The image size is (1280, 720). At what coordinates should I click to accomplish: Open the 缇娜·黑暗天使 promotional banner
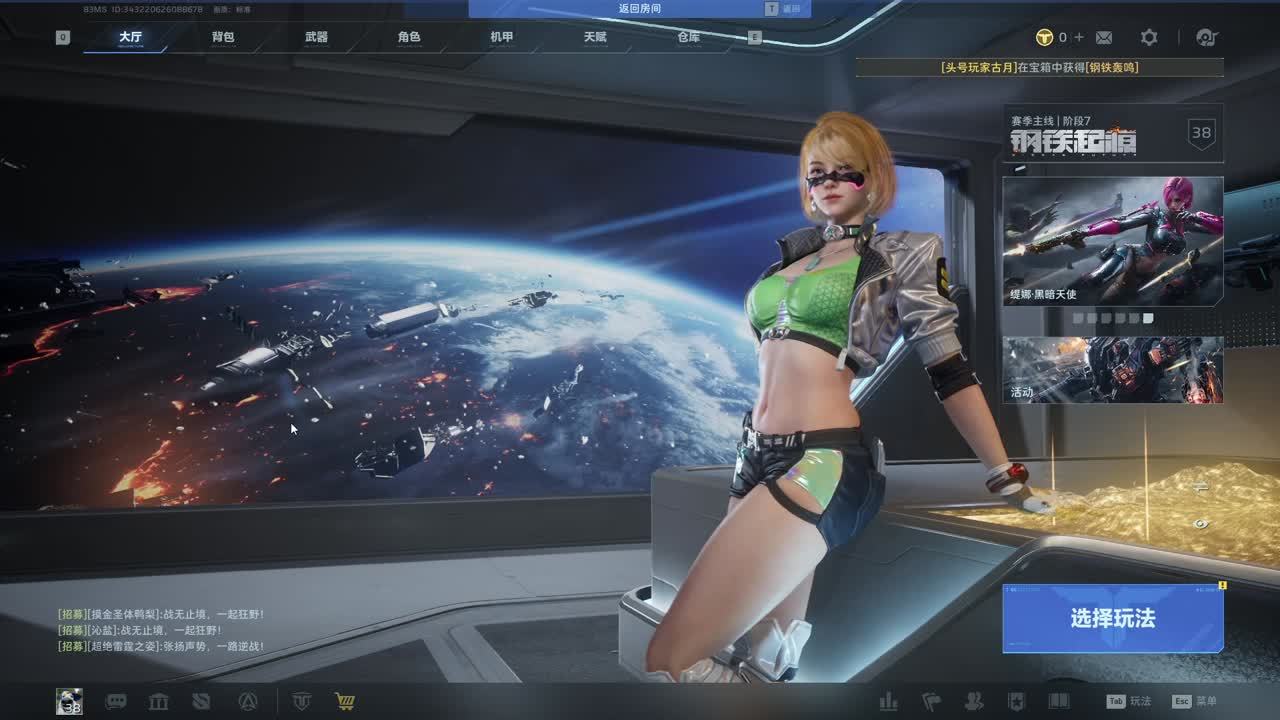(1112, 241)
